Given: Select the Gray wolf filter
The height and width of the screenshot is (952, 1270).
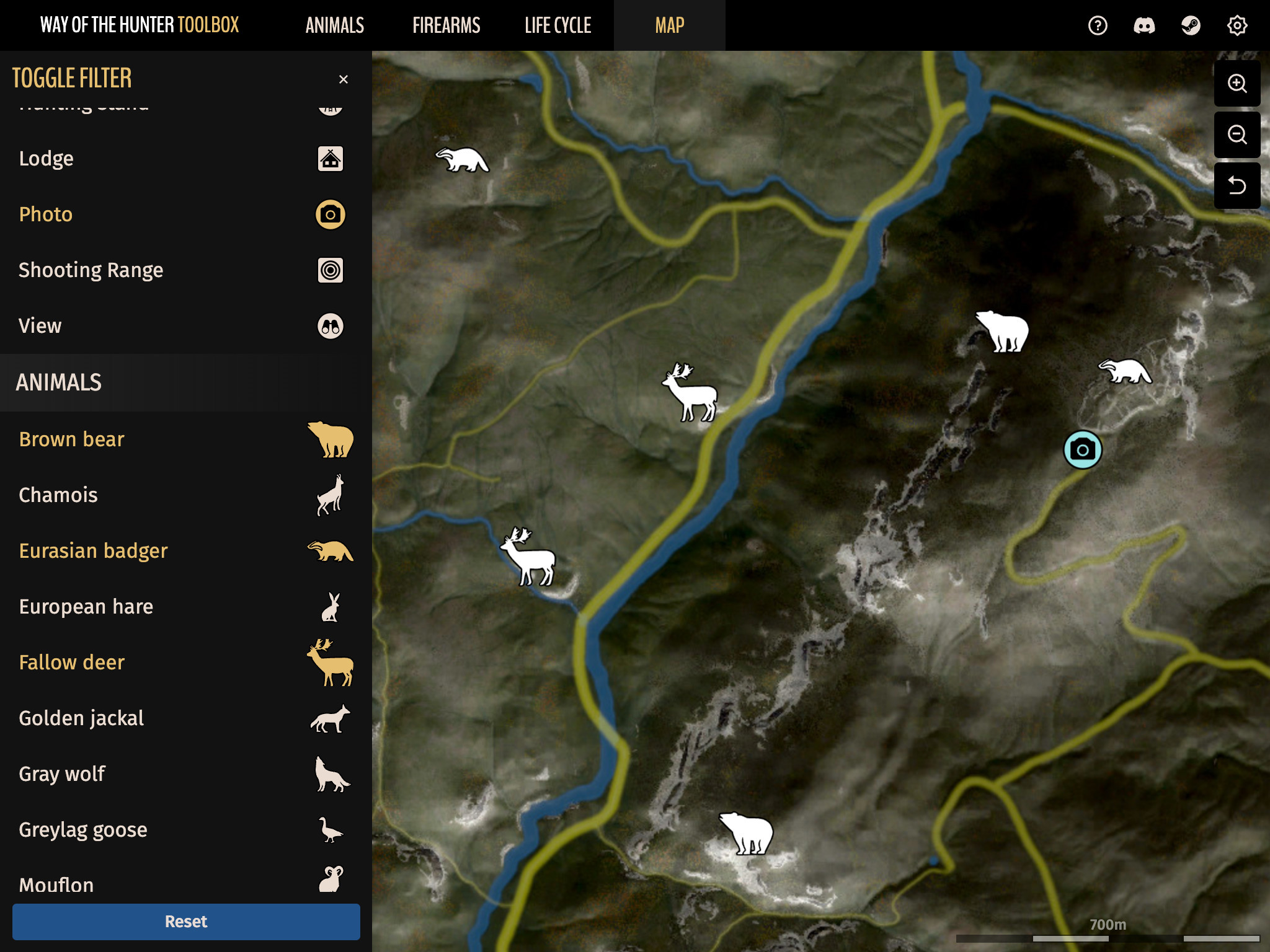Looking at the screenshot, I should coord(180,774).
